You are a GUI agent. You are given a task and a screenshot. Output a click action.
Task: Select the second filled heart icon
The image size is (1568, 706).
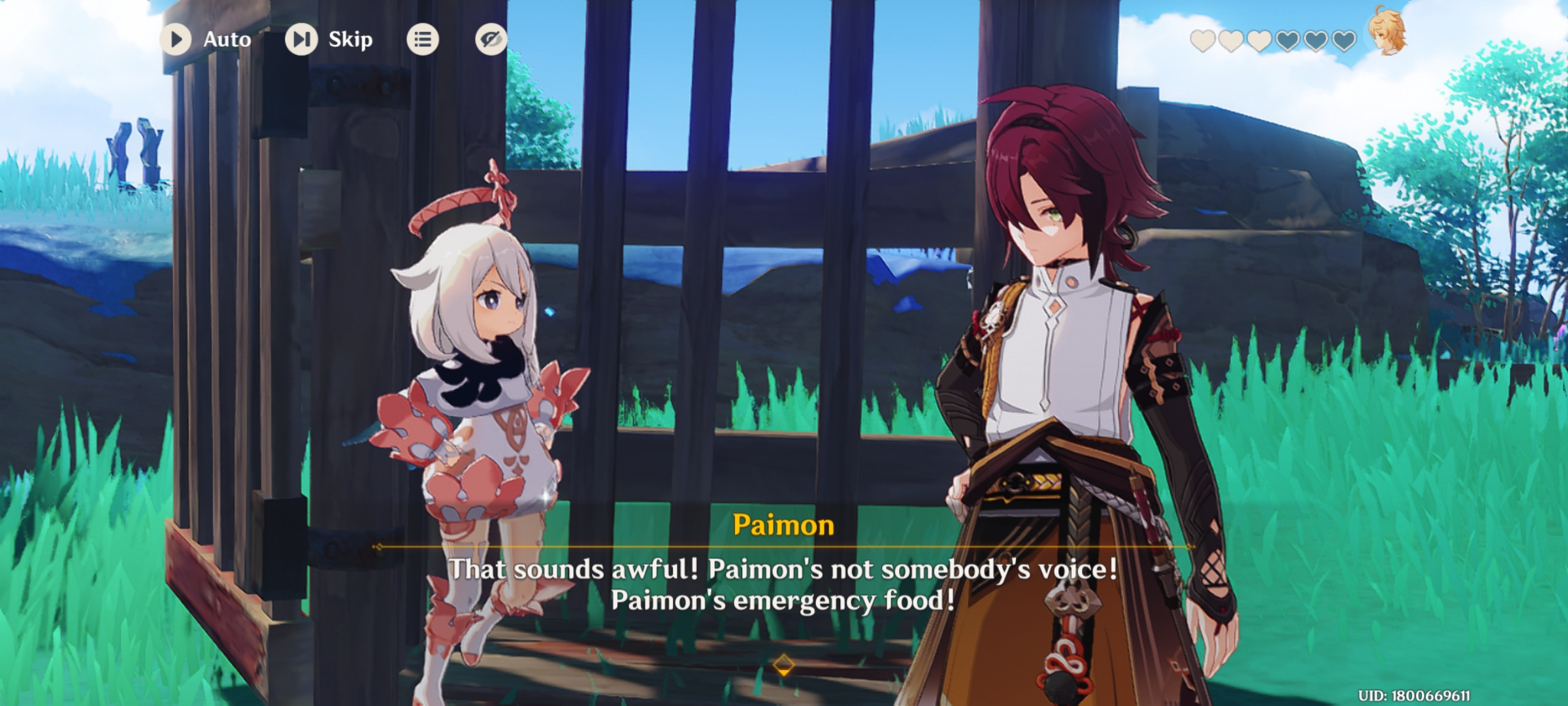tap(1231, 42)
